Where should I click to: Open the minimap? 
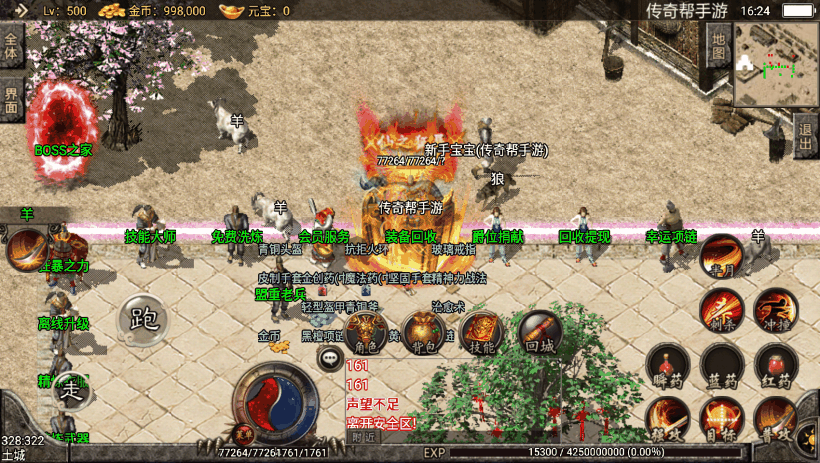(776, 64)
